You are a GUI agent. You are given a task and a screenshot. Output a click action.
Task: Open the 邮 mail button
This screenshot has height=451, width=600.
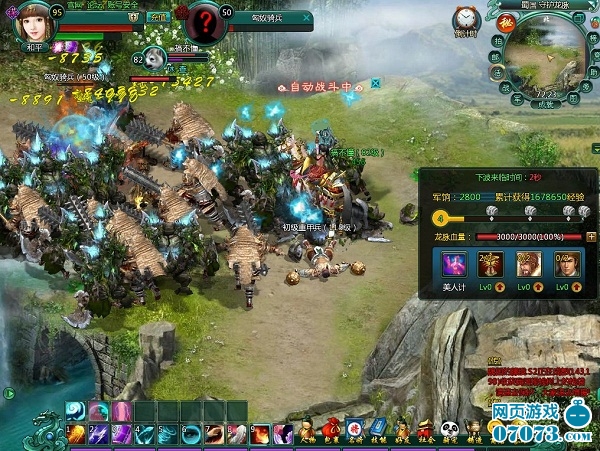click(x=493, y=56)
